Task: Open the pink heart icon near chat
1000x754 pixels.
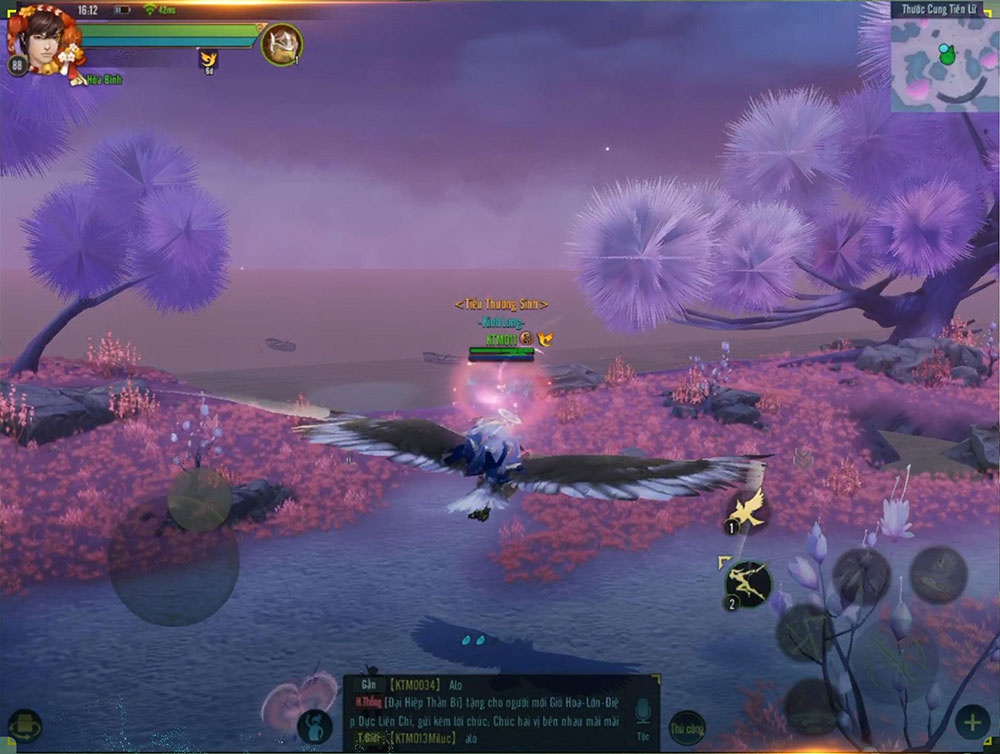Action: click(x=297, y=697)
